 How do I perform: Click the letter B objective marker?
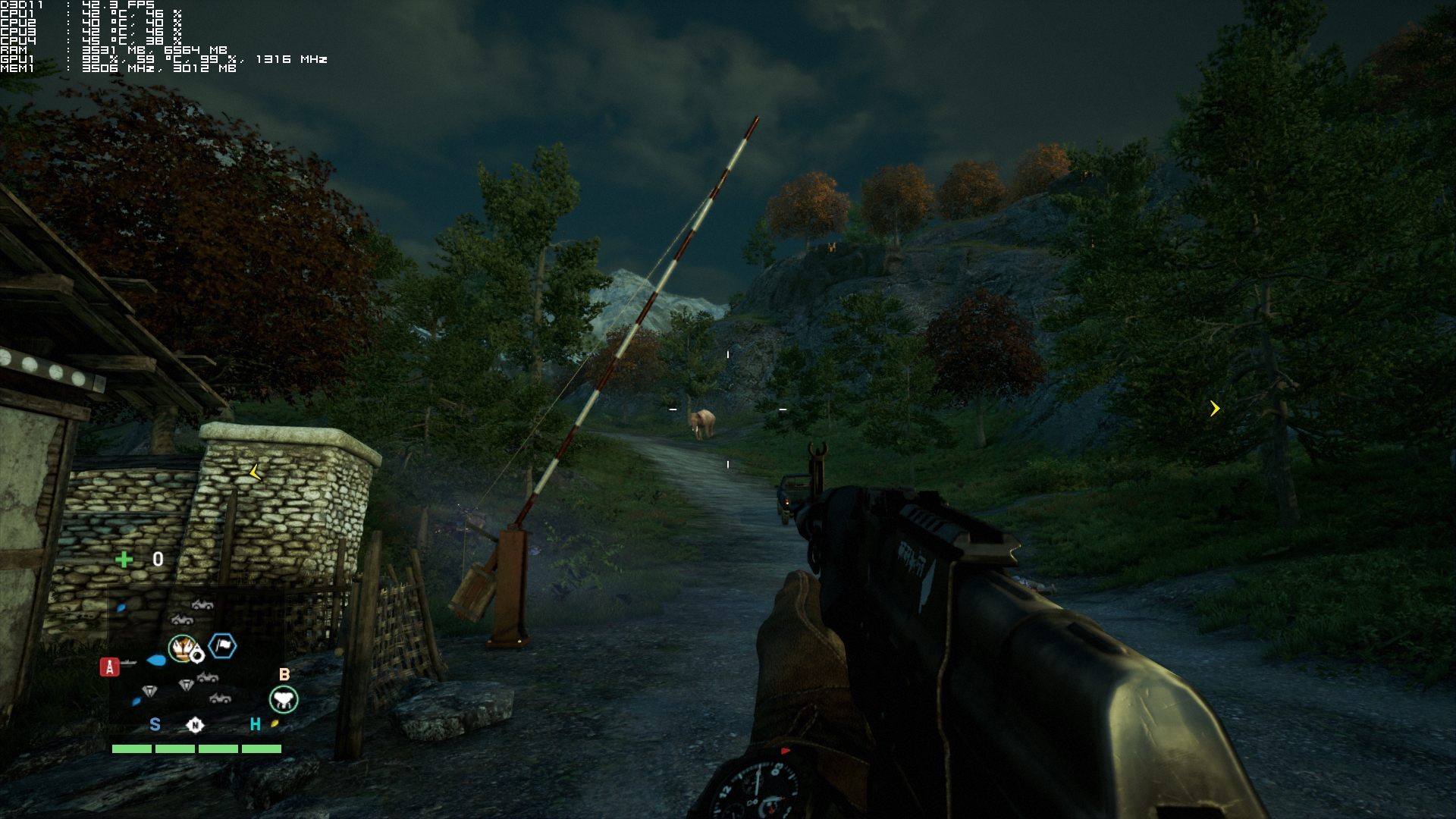click(x=284, y=674)
